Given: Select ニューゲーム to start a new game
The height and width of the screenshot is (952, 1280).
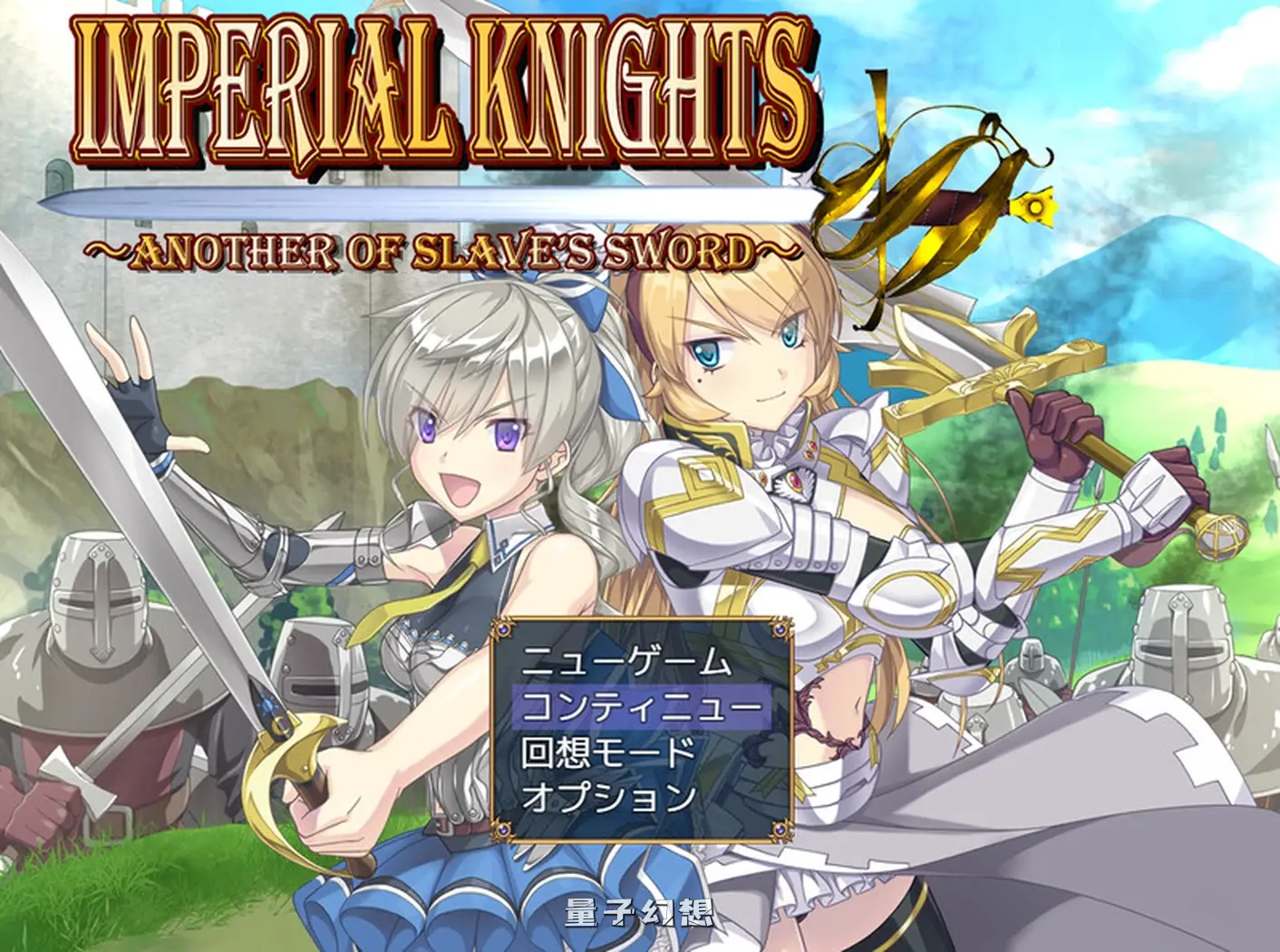Looking at the screenshot, I should (625, 661).
